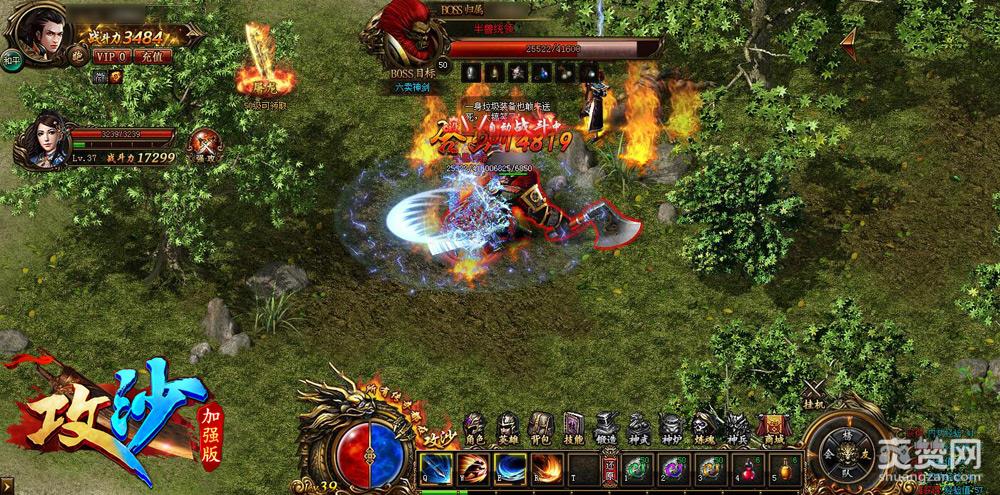Open the VIP 0 panel
The image size is (1000, 495).
coord(108,56)
